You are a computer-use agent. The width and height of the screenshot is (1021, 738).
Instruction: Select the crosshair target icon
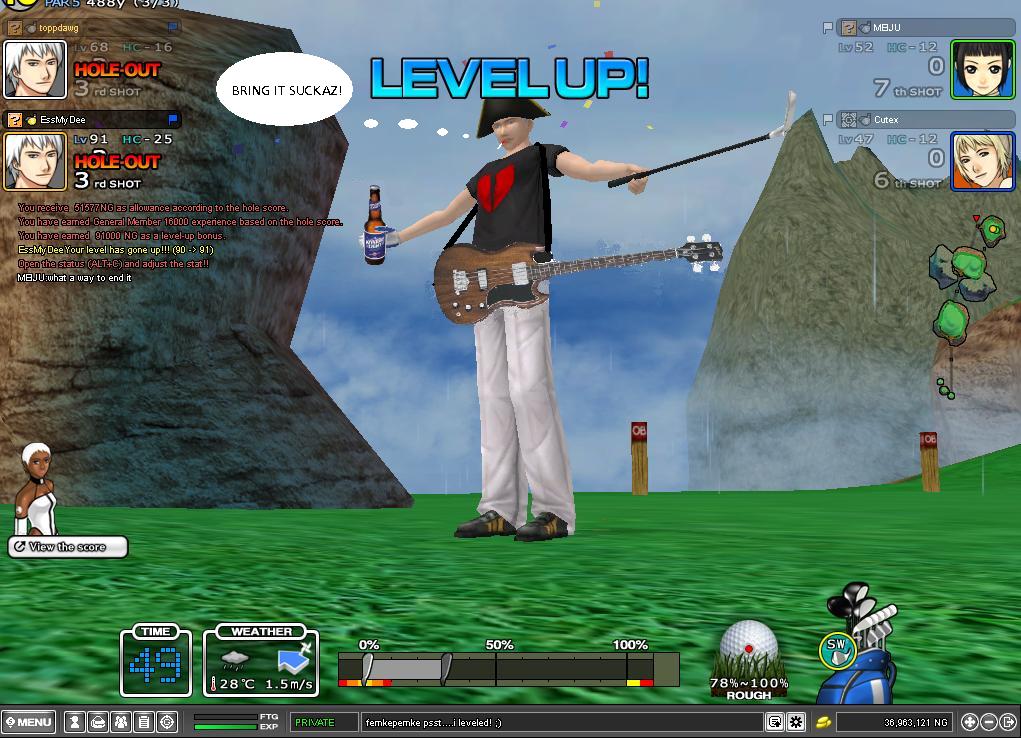166,721
